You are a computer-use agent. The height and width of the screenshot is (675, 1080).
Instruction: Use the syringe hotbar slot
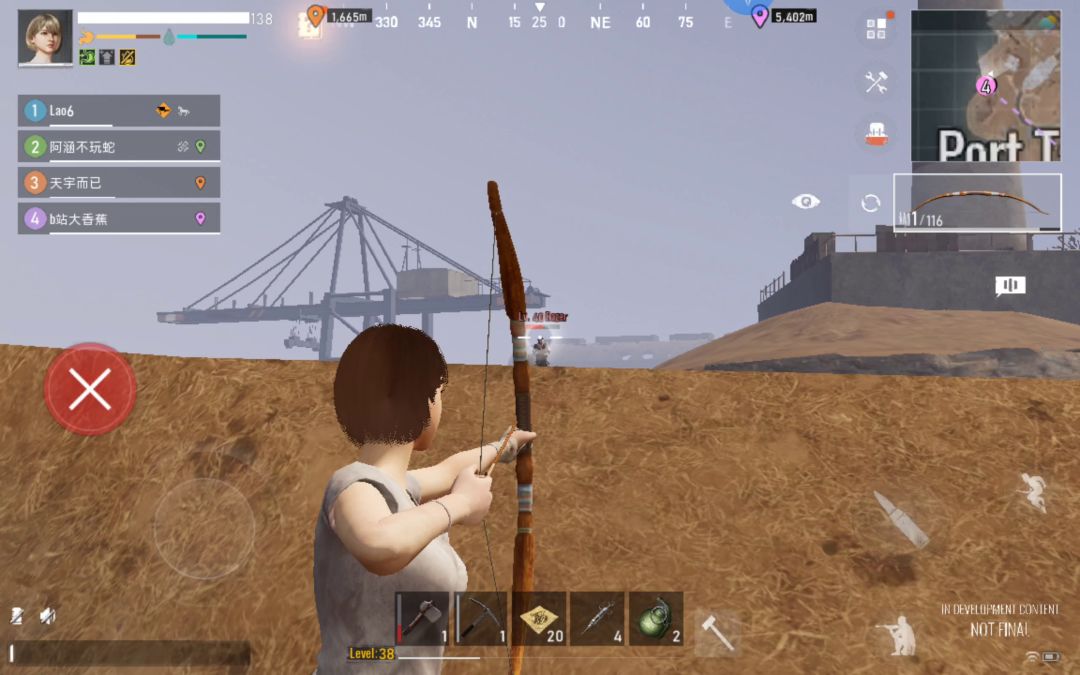coord(597,618)
